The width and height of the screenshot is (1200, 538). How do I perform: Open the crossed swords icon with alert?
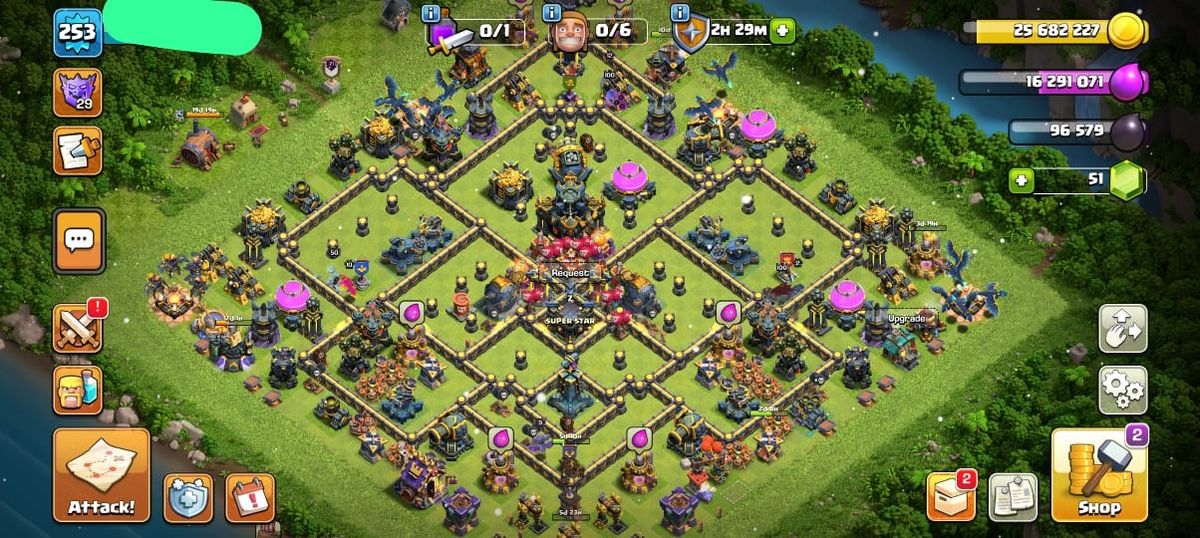[x=78, y=329]
